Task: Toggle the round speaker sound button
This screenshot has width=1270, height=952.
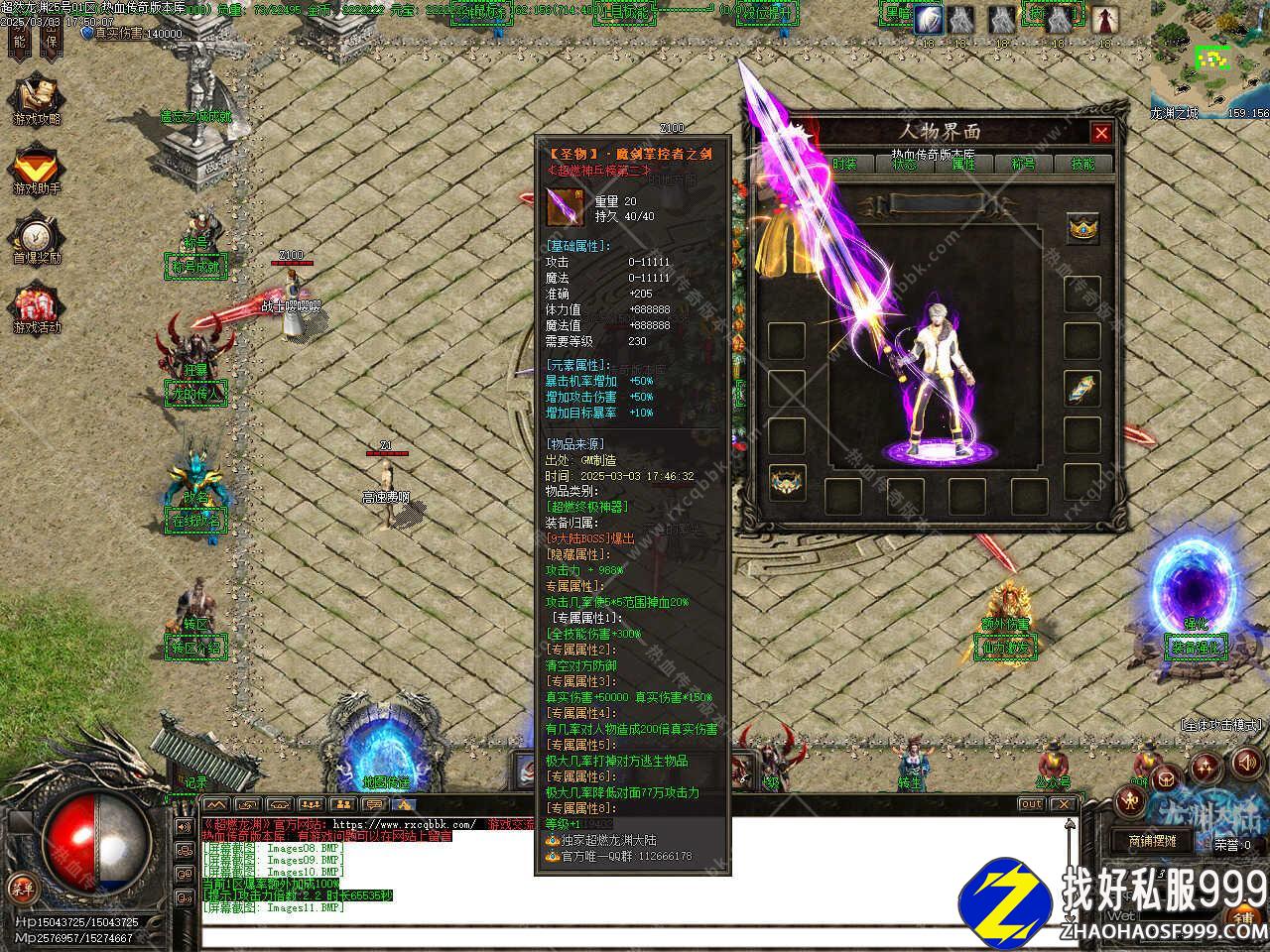Action: (x=1244, y=765)
